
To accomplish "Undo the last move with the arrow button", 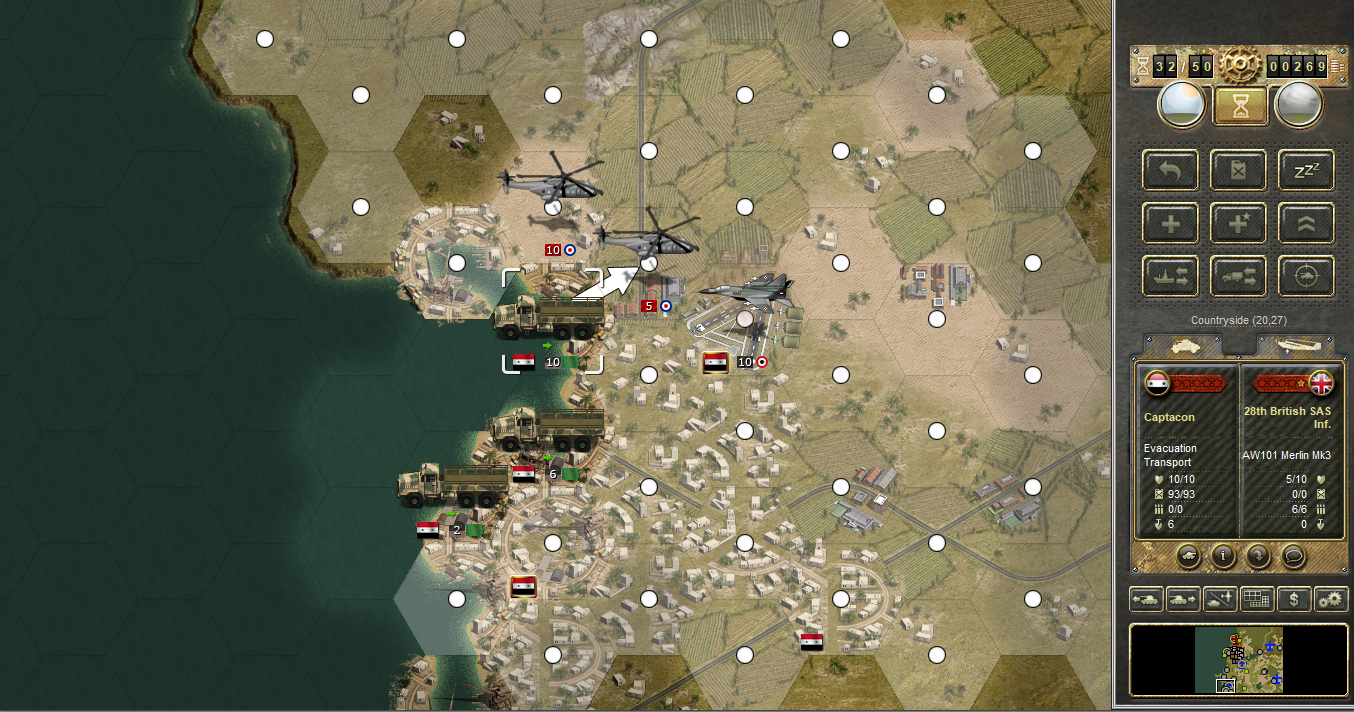I will 1170,170.
